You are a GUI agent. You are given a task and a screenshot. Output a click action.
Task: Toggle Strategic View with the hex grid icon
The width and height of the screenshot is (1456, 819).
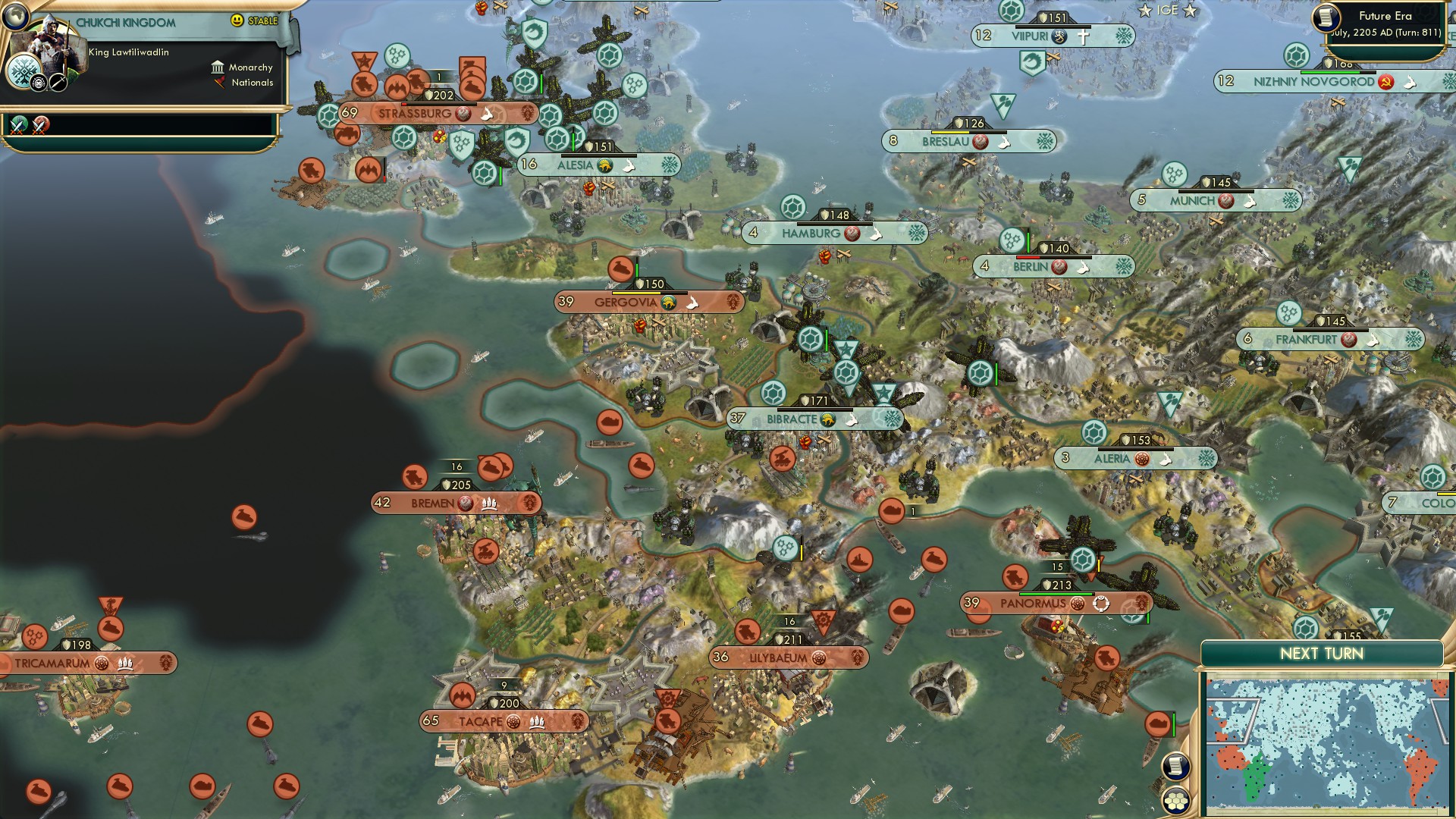(x=1175, y=799)
